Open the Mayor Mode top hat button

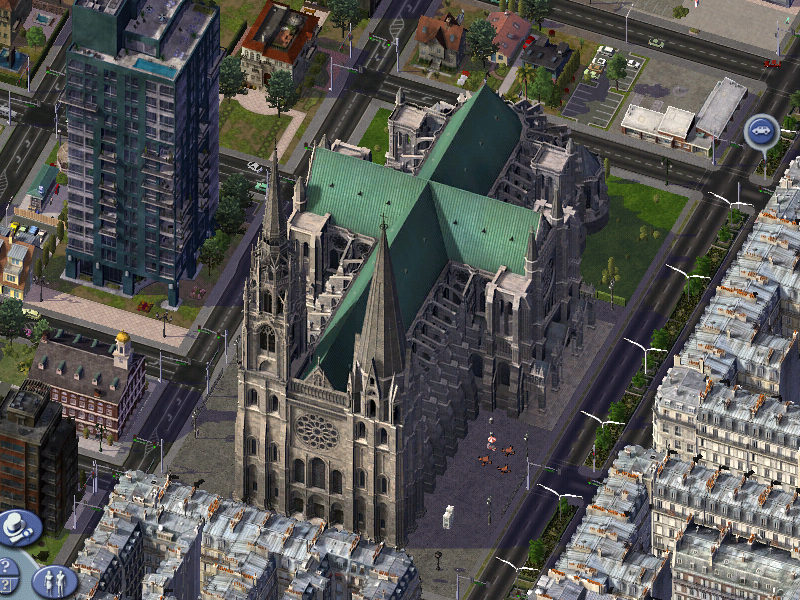pos(18,526)
